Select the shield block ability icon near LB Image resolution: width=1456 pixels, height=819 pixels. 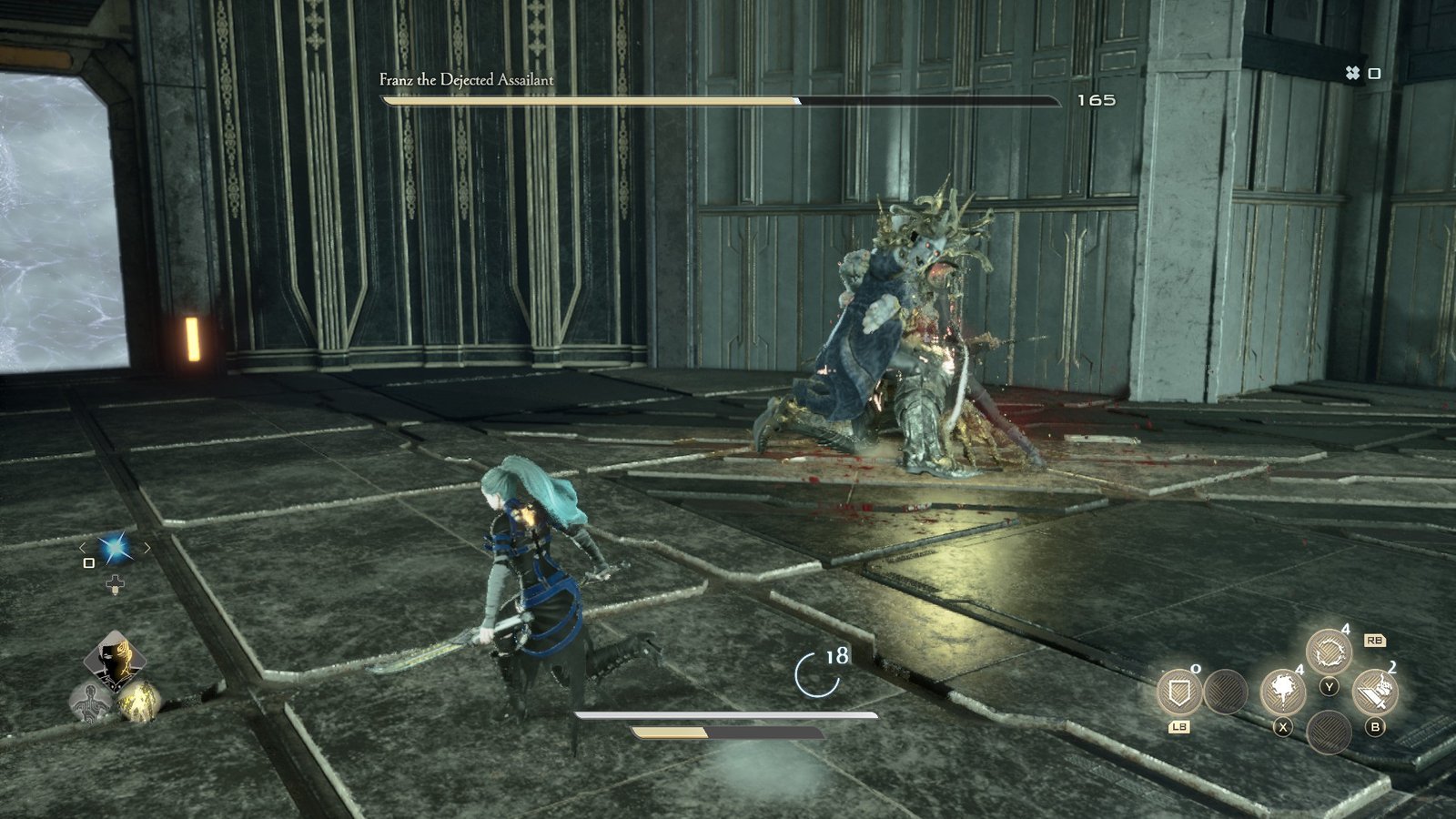click(1178, 693)
